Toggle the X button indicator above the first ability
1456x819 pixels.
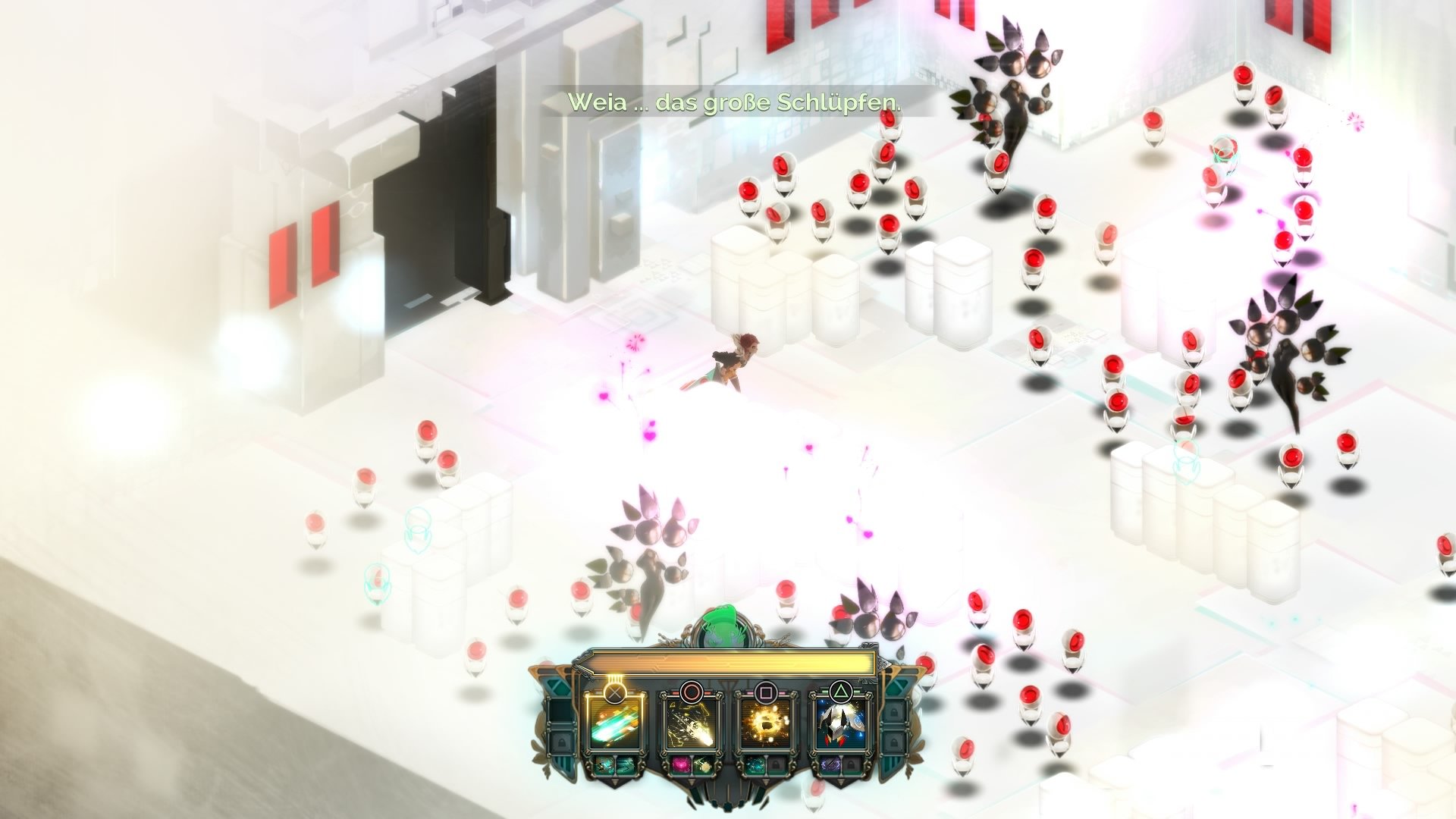(x=615, y=692)
